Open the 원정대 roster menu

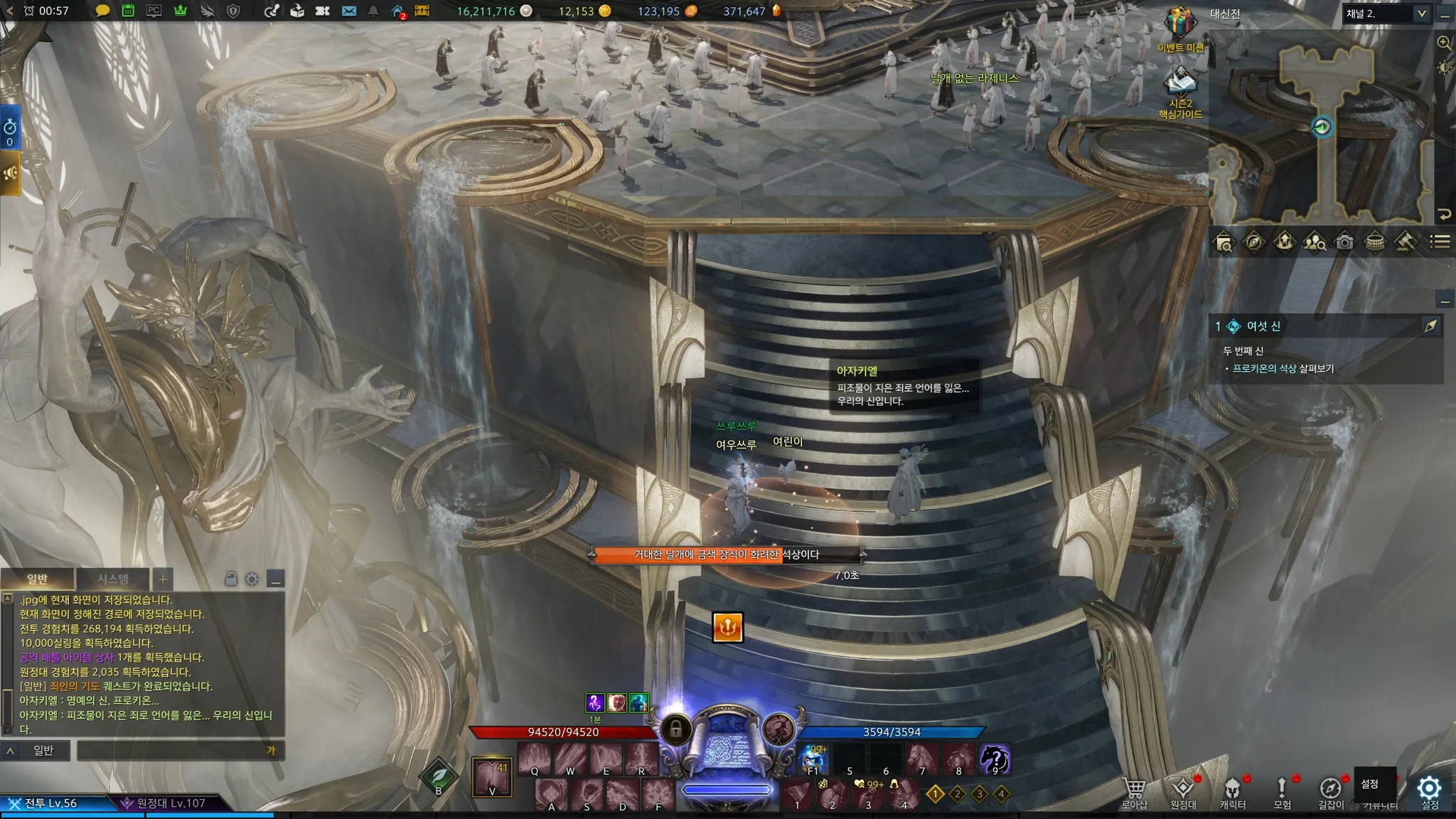[x=1183, y=792]
